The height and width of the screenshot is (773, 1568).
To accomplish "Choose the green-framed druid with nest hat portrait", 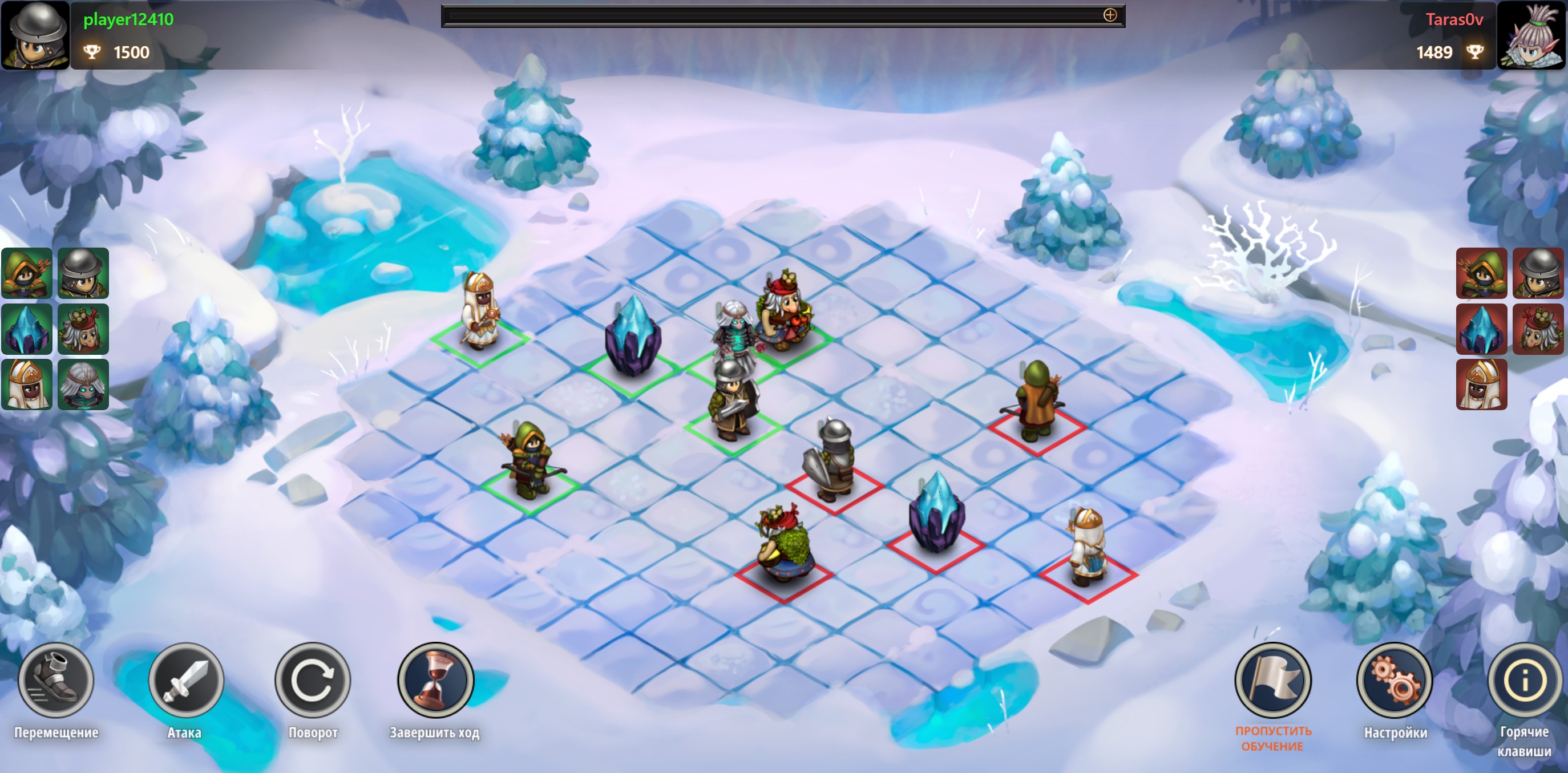I will 83,329.
